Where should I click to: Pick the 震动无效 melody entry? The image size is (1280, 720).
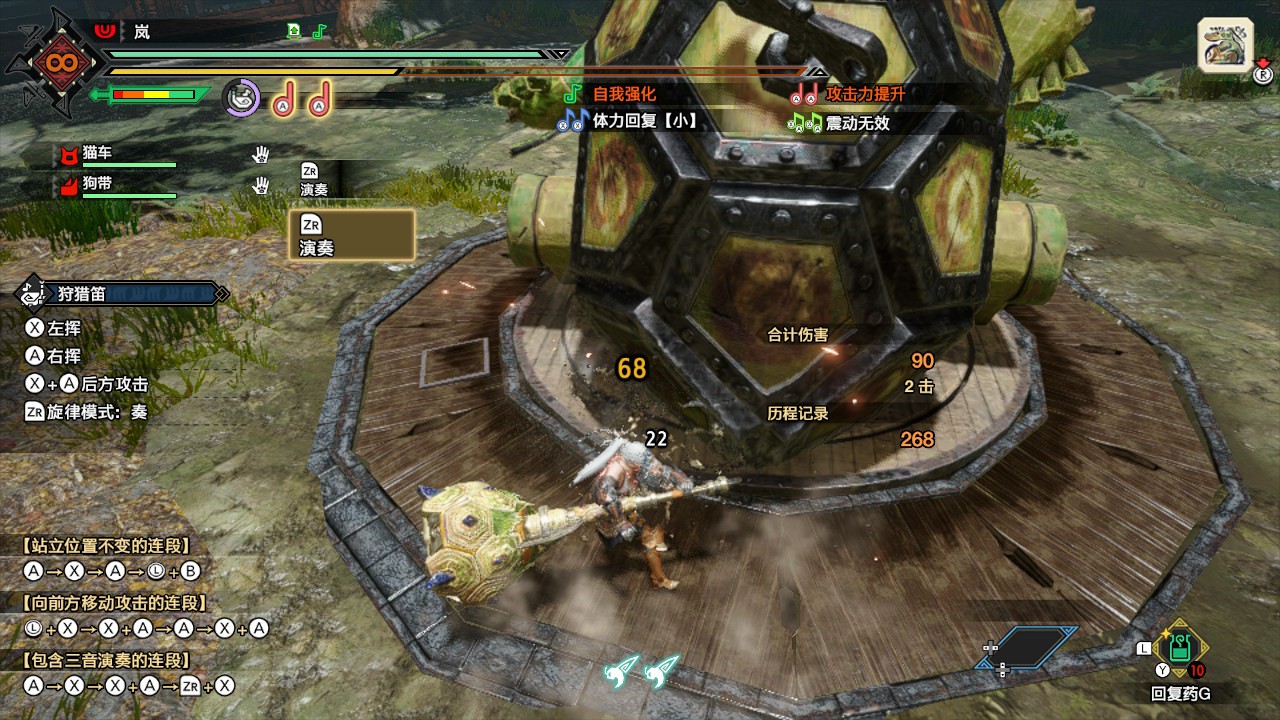tap(856, 123)
